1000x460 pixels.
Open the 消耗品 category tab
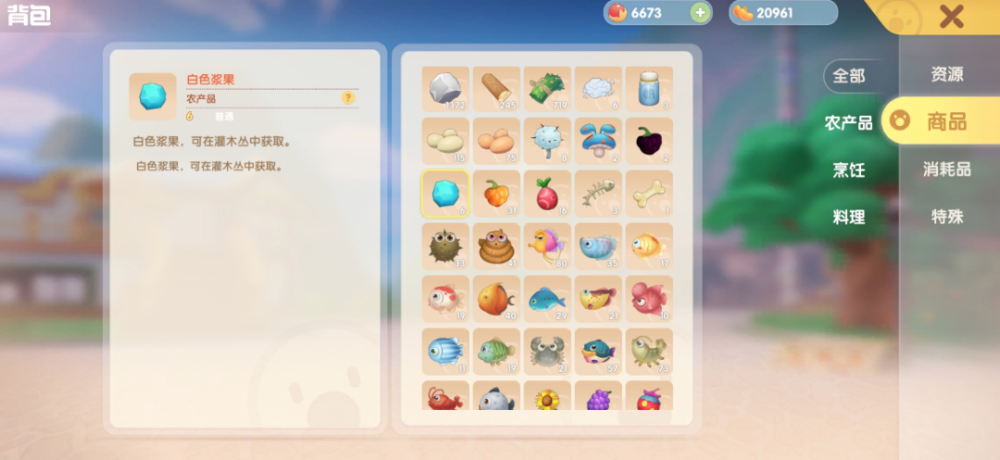pos(946,169)
